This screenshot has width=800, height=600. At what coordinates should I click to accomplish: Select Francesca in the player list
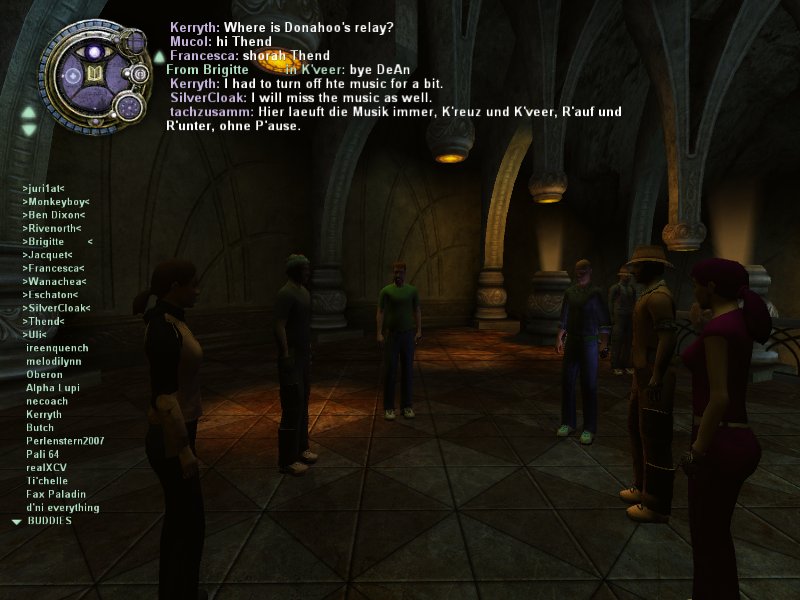pyautogui.click(x=53, y=268)
